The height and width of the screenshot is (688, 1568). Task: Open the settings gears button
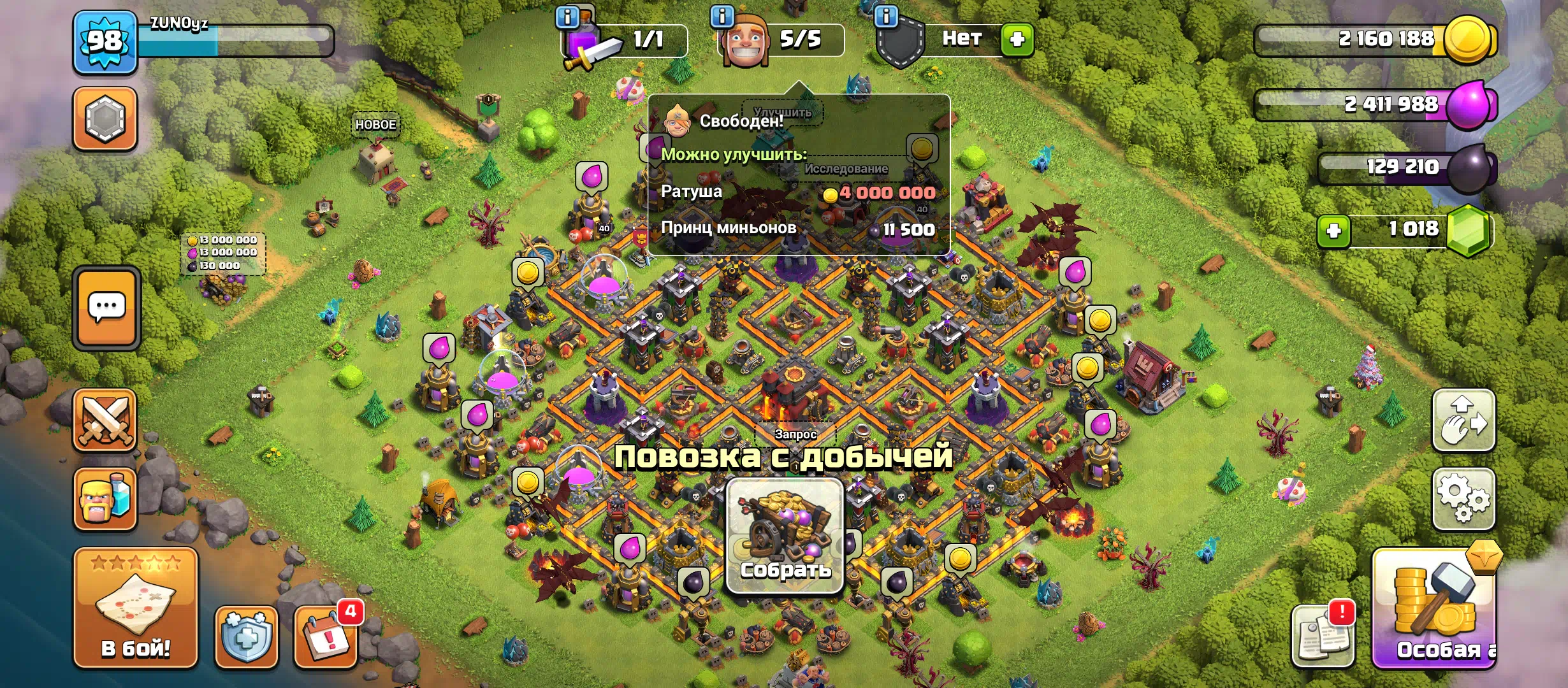(x=1463, y=499)
